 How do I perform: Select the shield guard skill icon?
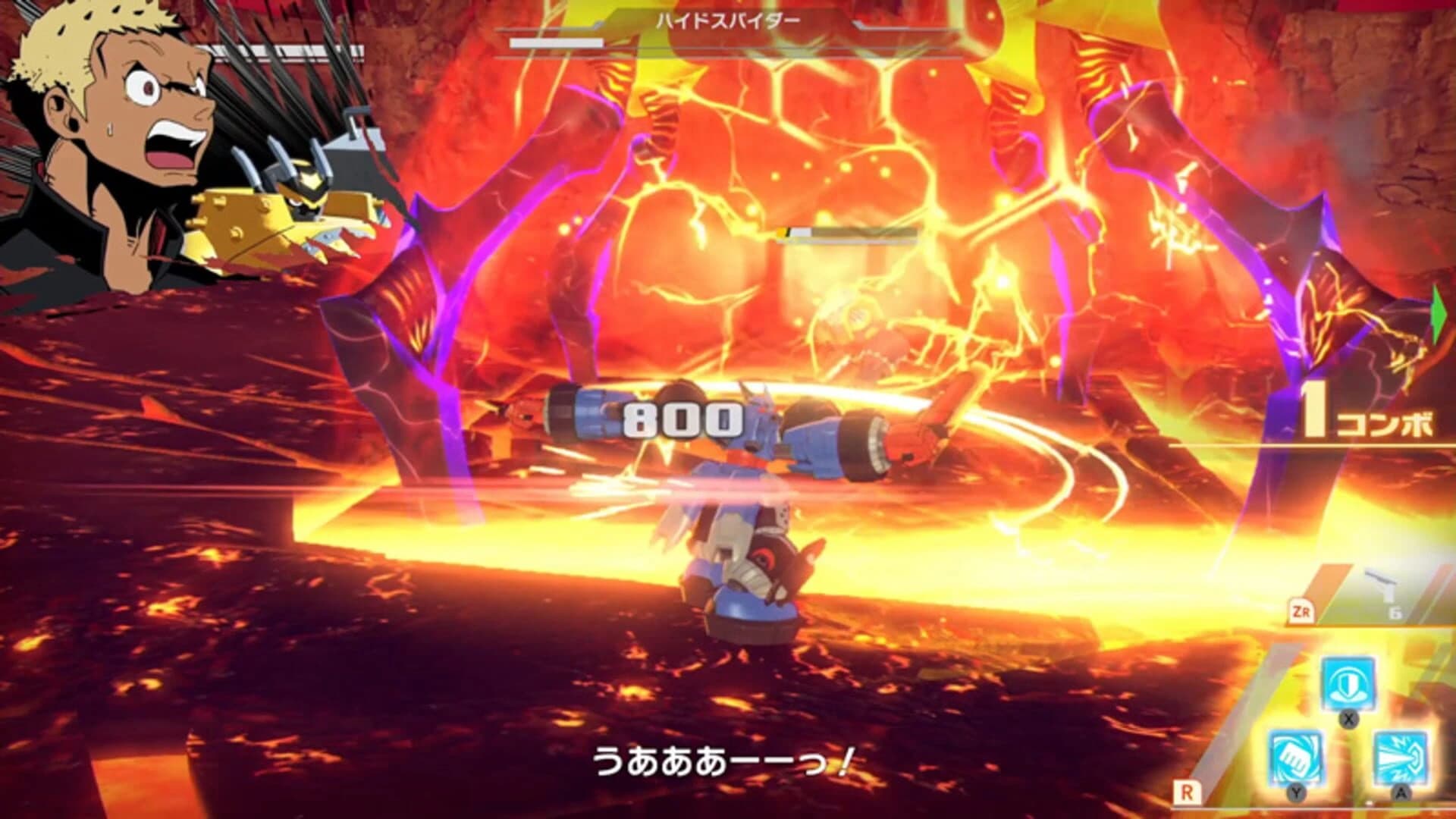click(1348, 682)
